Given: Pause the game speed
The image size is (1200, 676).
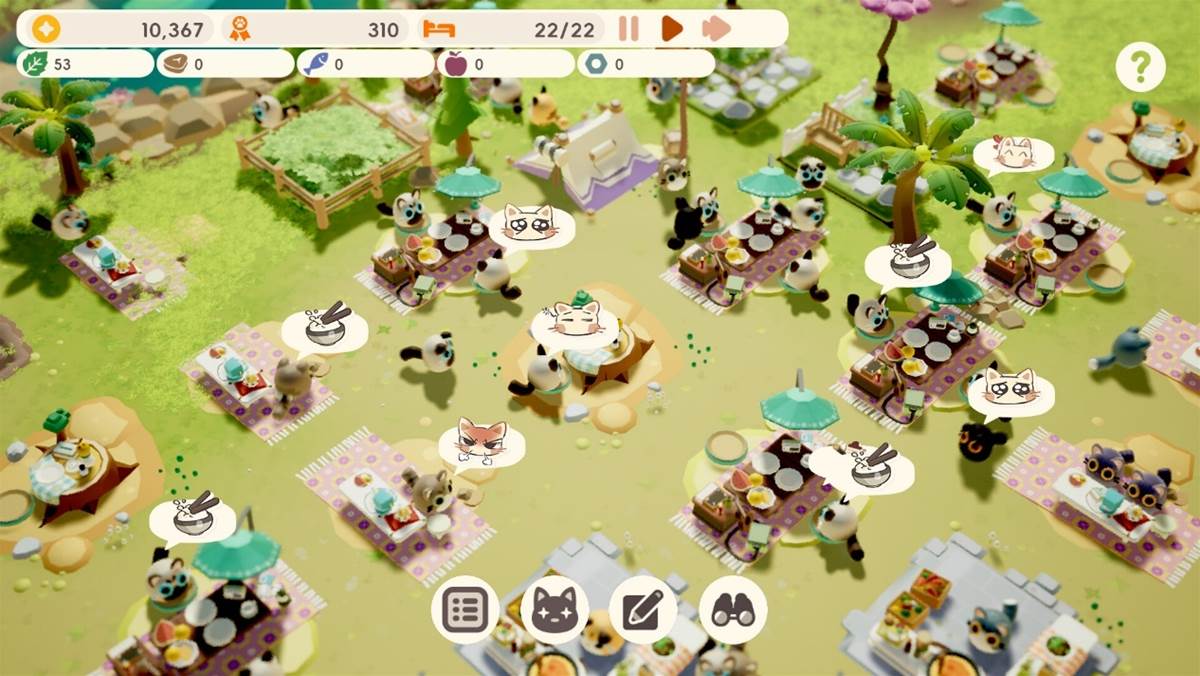Looking at the screenshot, I should (x=628, y=29).
